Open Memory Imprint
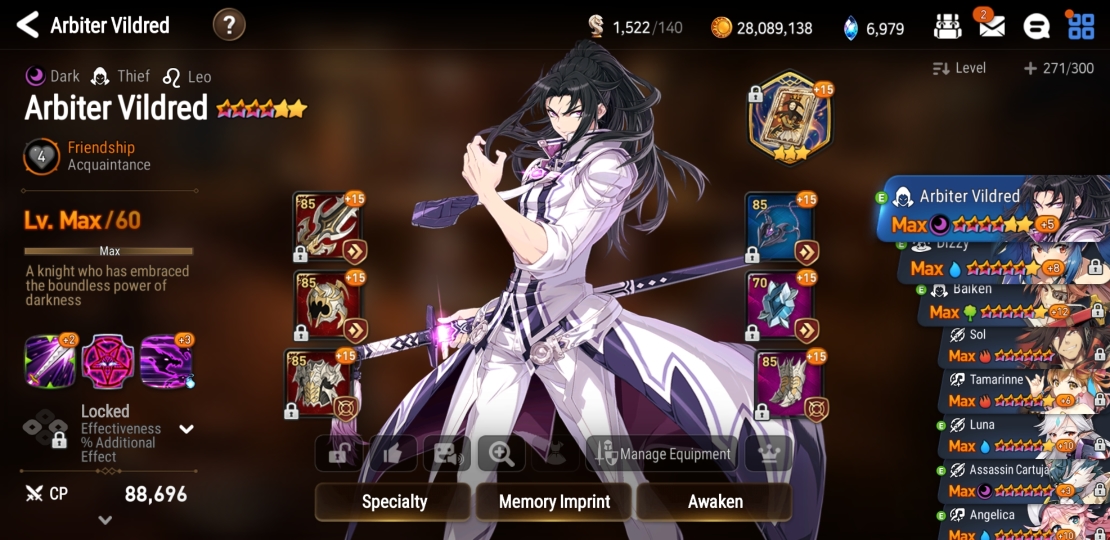This screenshot has width=1110, height=540. pyautogui.click(x=554, y=502)
